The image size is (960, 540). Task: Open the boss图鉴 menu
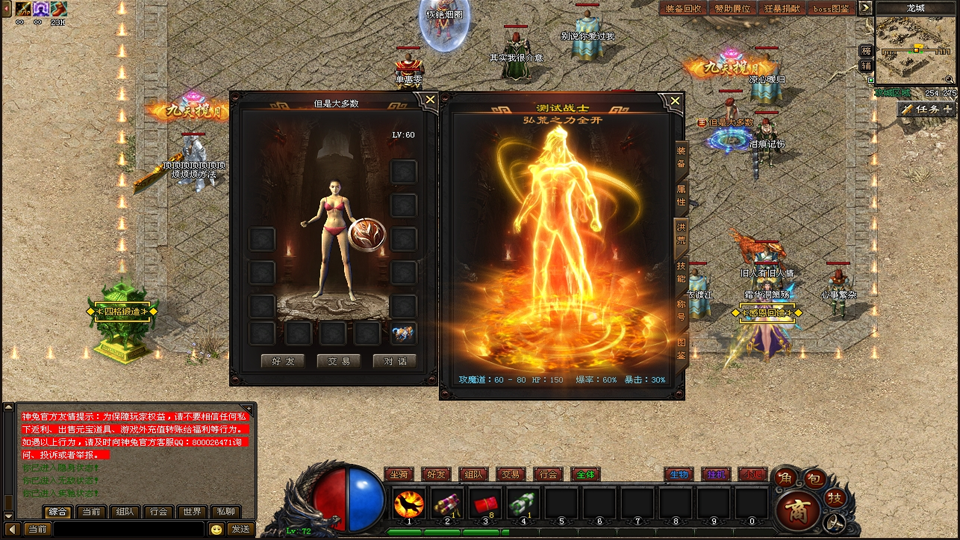point(831,8)
